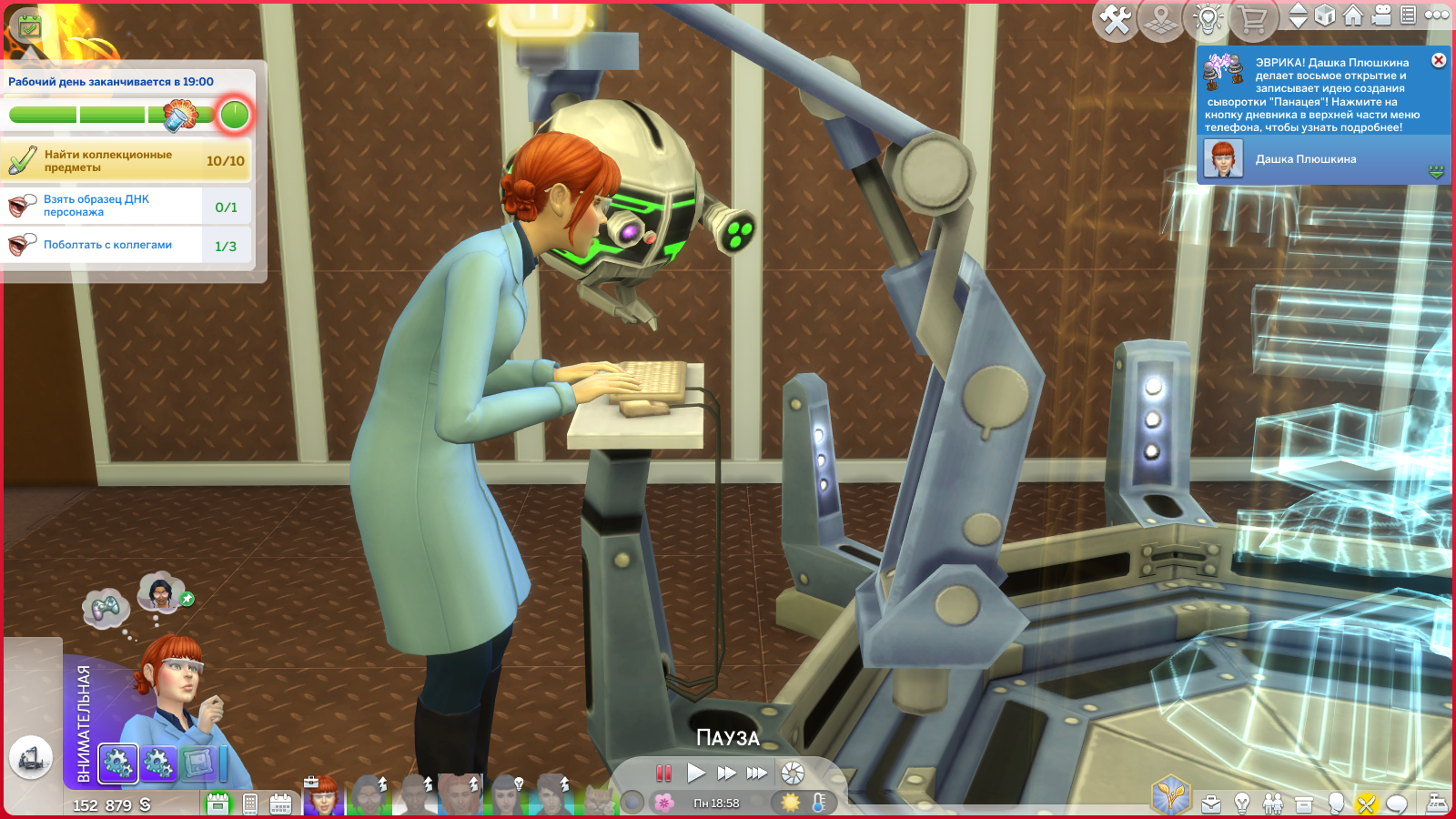The image size is (1456, 819).
Task: Set game speed to fast forward
Action: tap(726, 773)
